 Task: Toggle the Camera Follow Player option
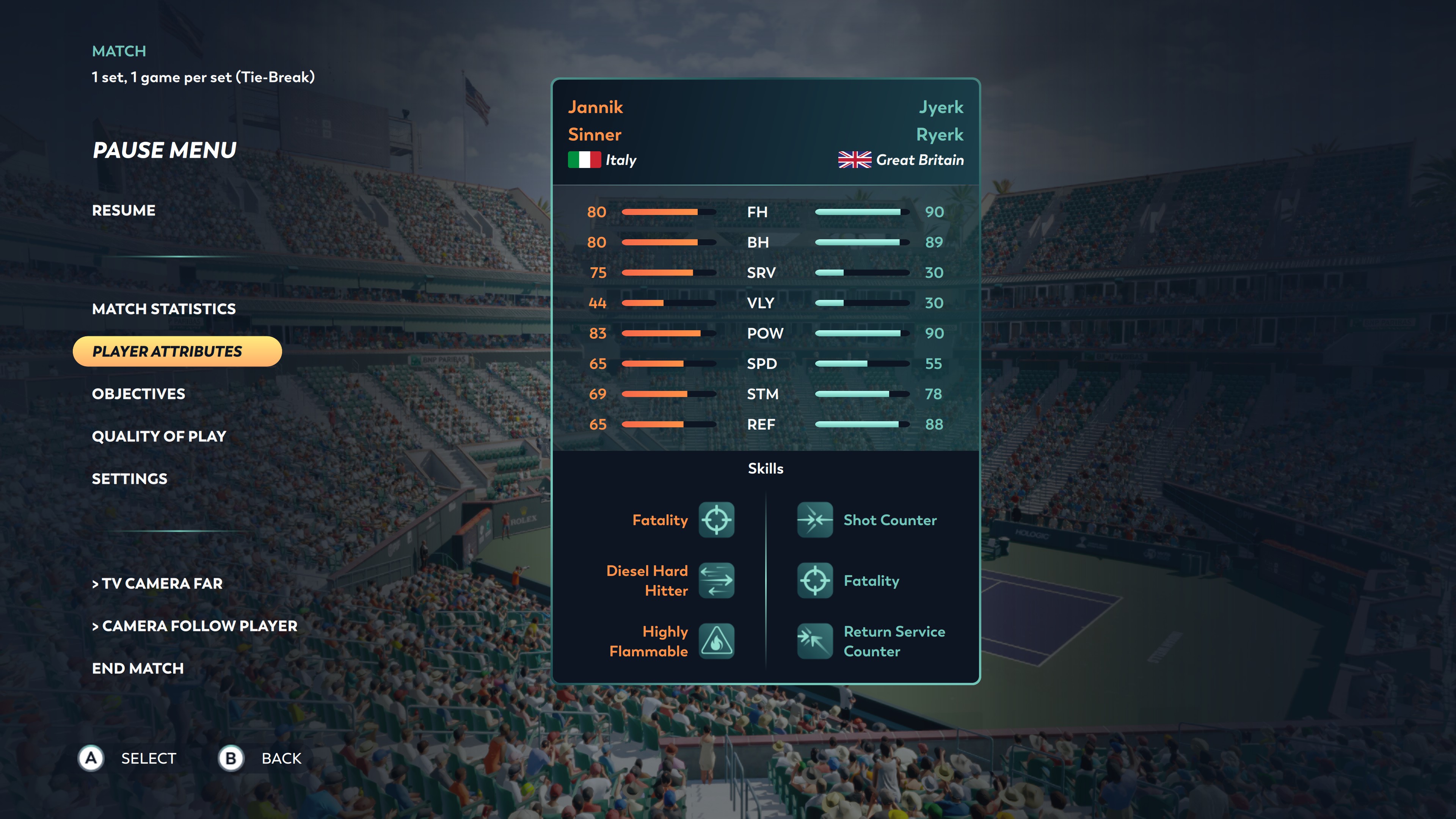(x=195, y=626)
